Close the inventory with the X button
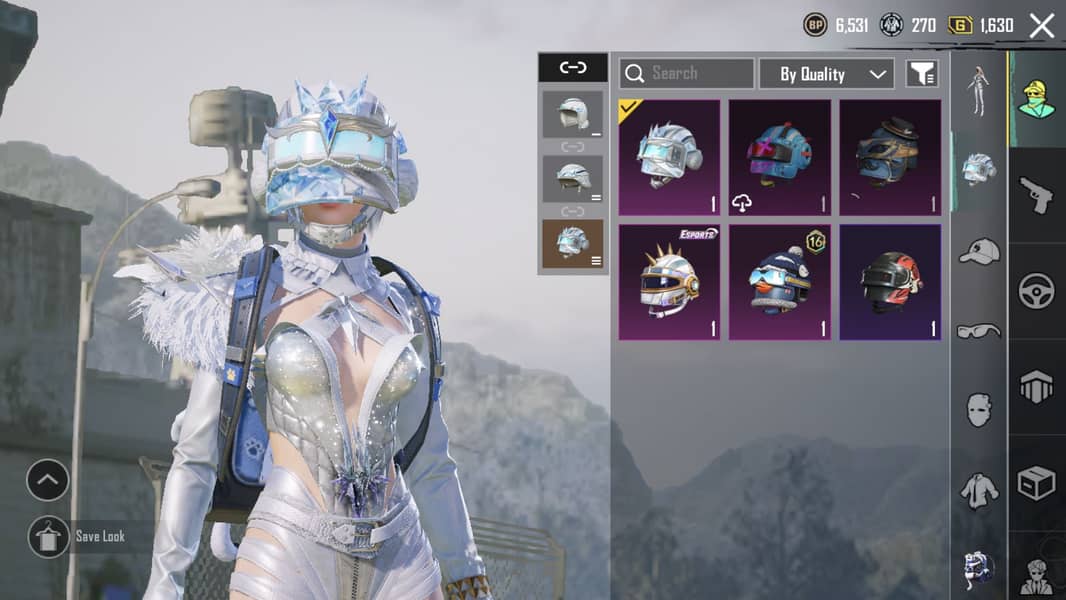The image size is (1066, 600). click(1042, 26)
